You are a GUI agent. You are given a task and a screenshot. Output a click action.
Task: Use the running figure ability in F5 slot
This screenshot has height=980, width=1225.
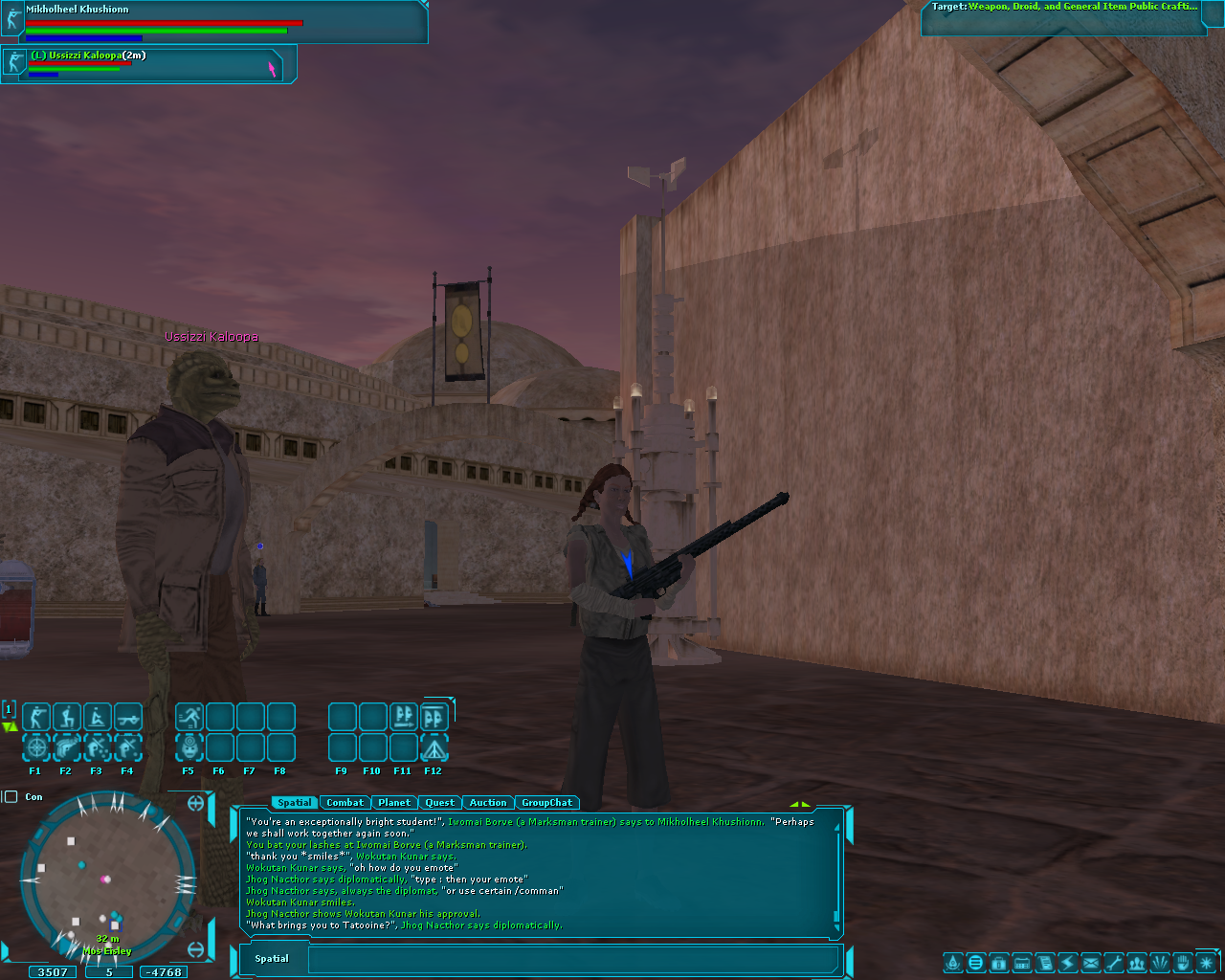[189, 717]
